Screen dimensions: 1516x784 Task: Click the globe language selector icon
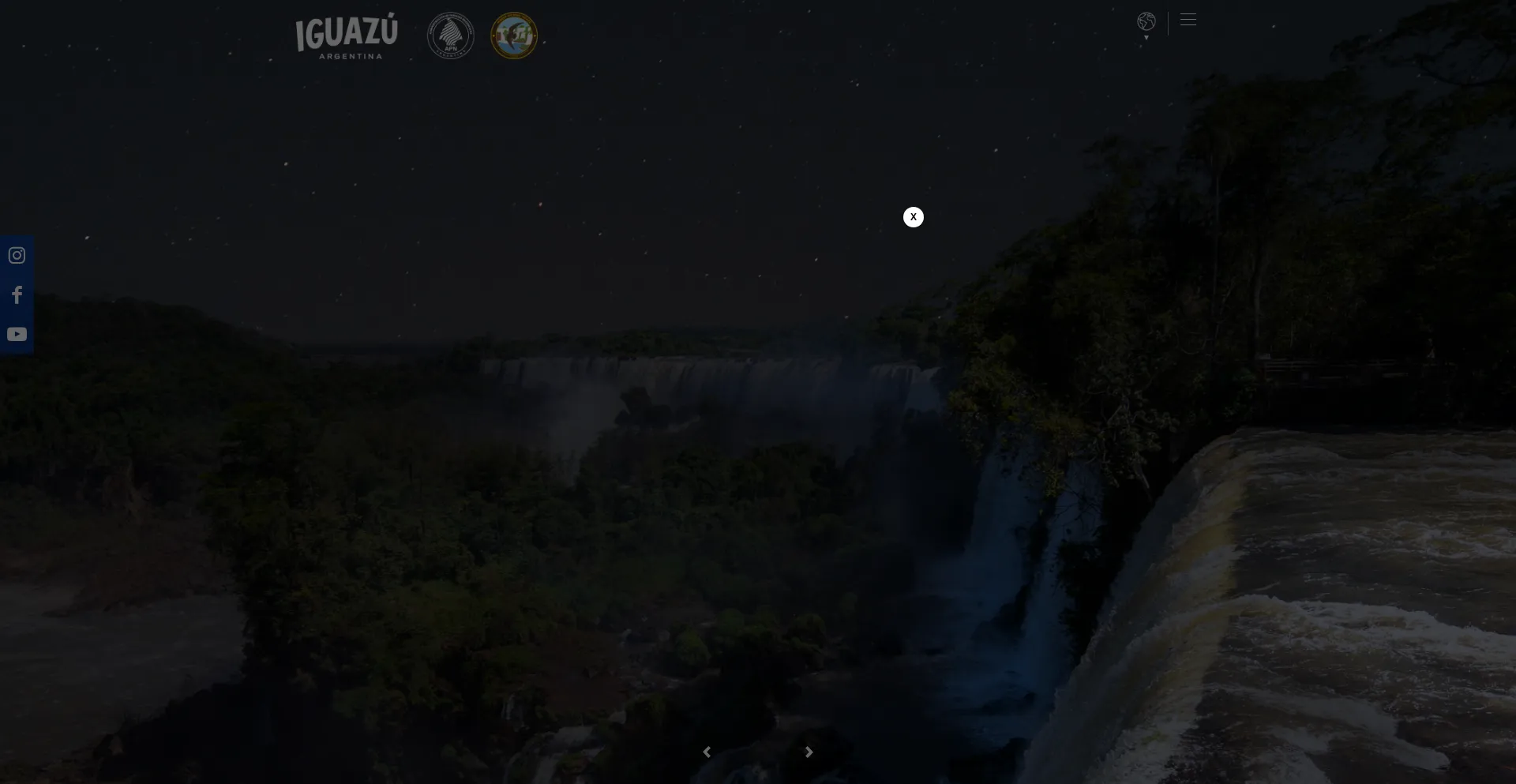[x=1146, y=22]
